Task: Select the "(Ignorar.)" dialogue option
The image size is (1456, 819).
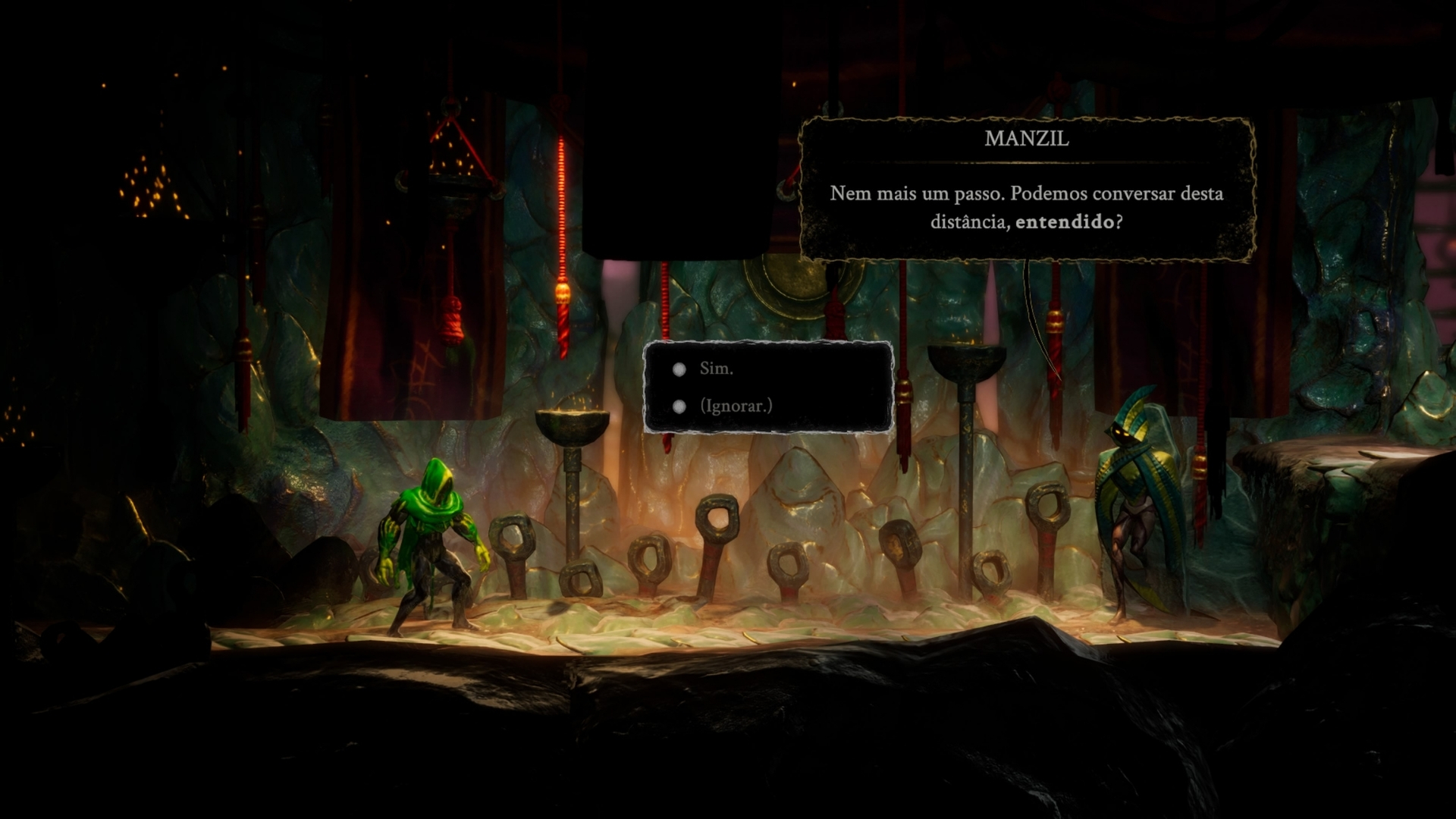Action: (x=735, y=406)
